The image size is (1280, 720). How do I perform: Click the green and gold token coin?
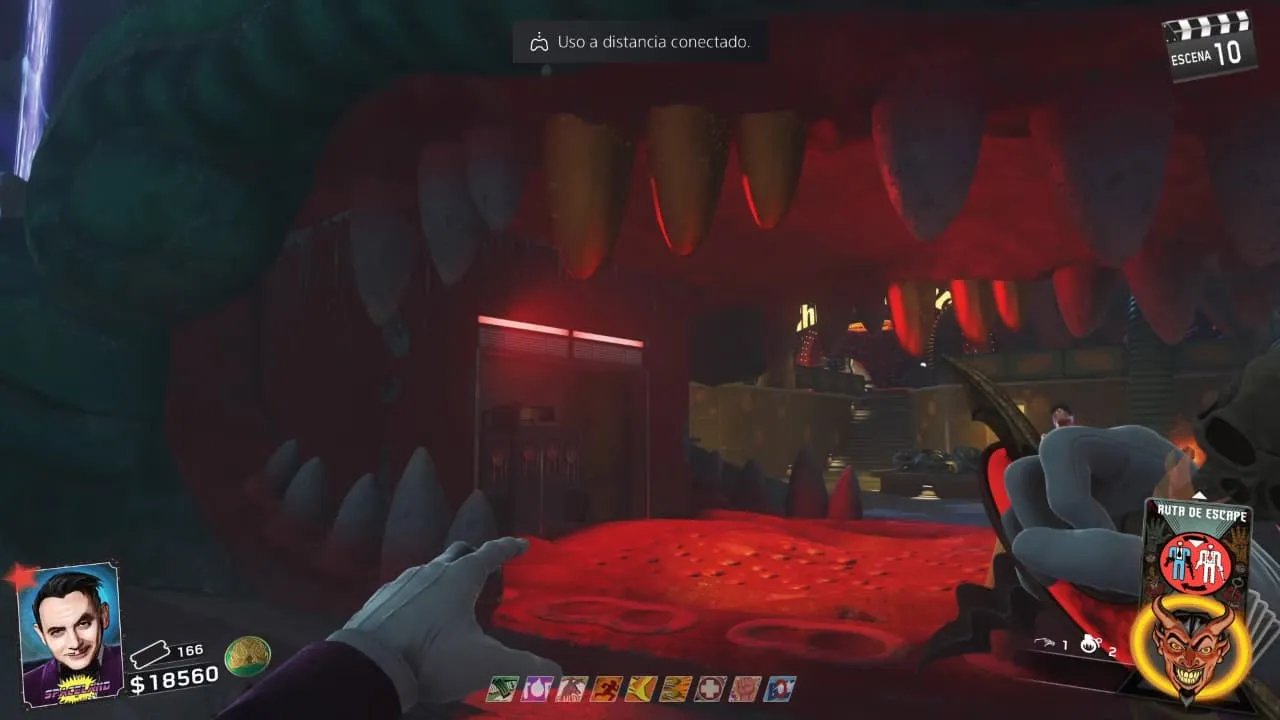[247, 655]
